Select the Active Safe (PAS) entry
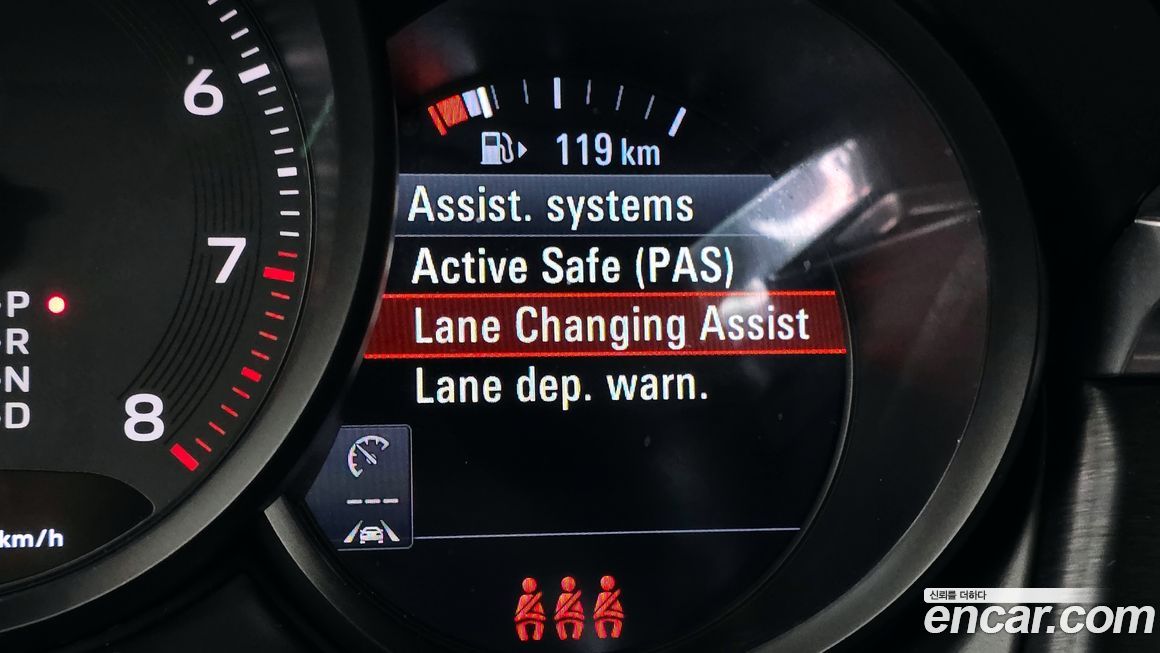 click(x=572, y=267)
